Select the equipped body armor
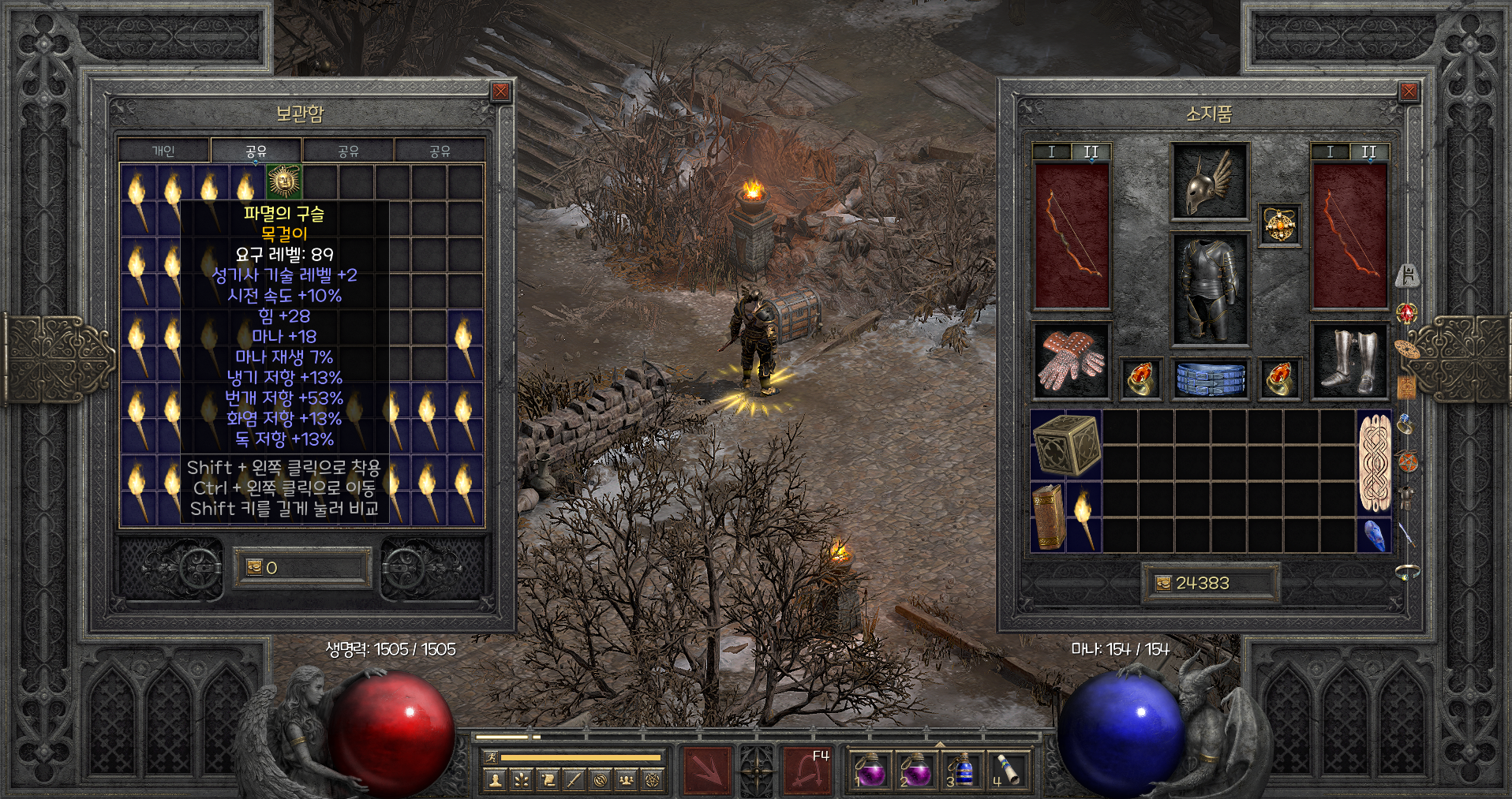Image resolution: width=1512 pixels, height=799 pixels. coord(1209,289)
